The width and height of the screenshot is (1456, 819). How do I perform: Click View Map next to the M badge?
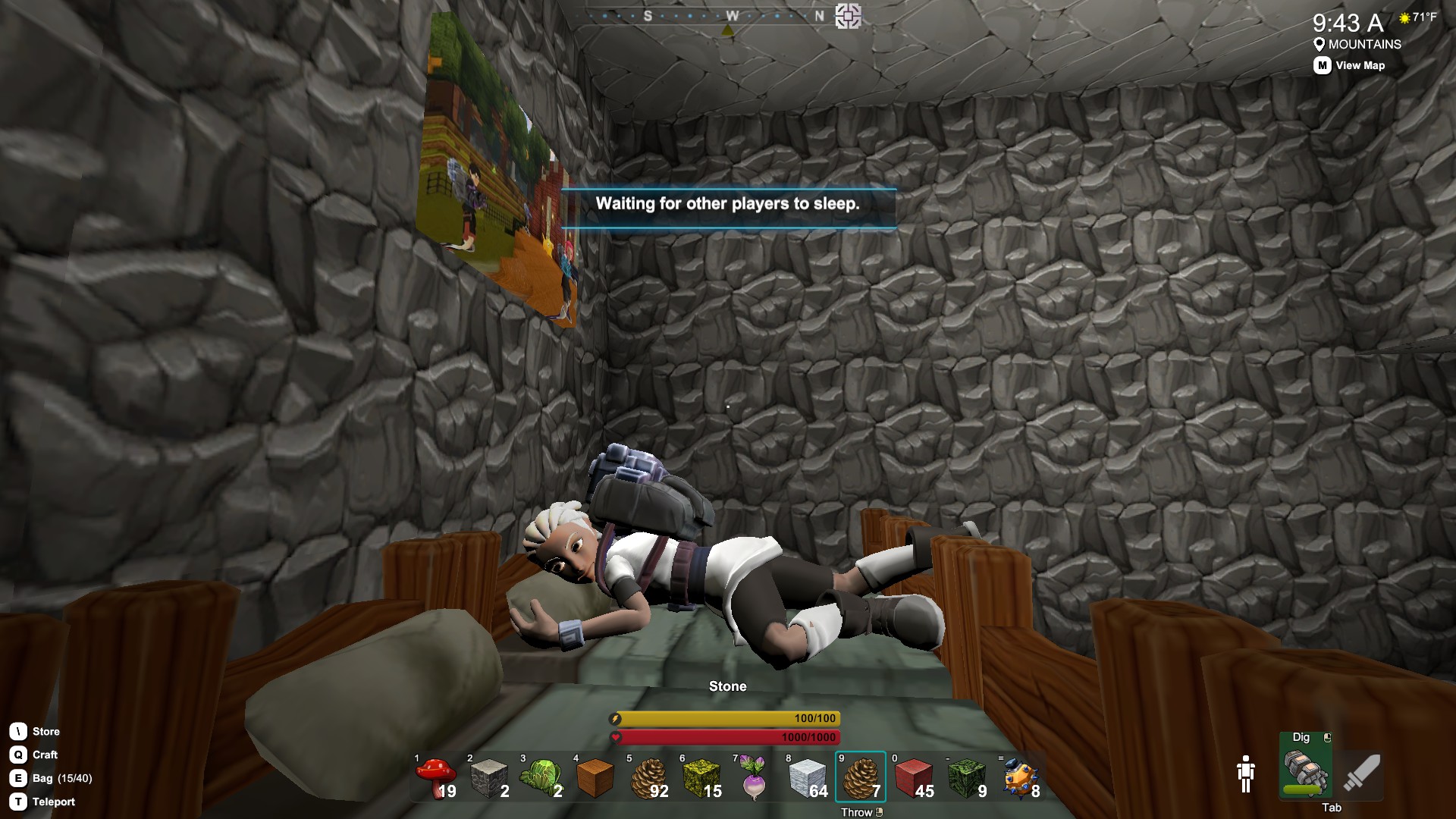(x=1360, y=65)
